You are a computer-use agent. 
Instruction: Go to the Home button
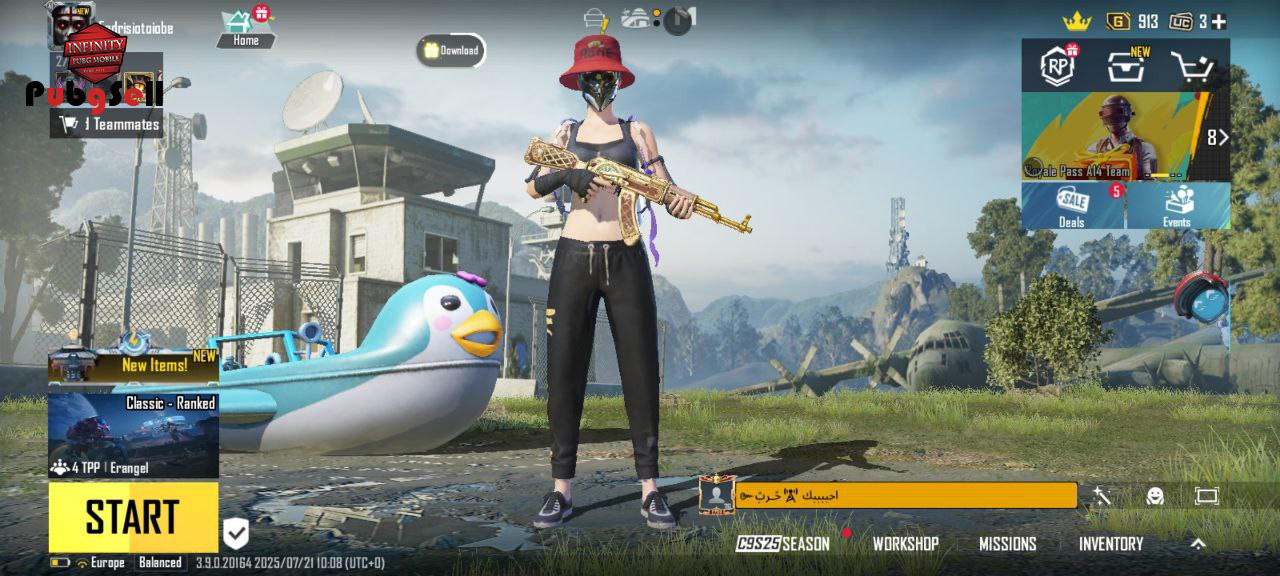click(x=246, y=28)
